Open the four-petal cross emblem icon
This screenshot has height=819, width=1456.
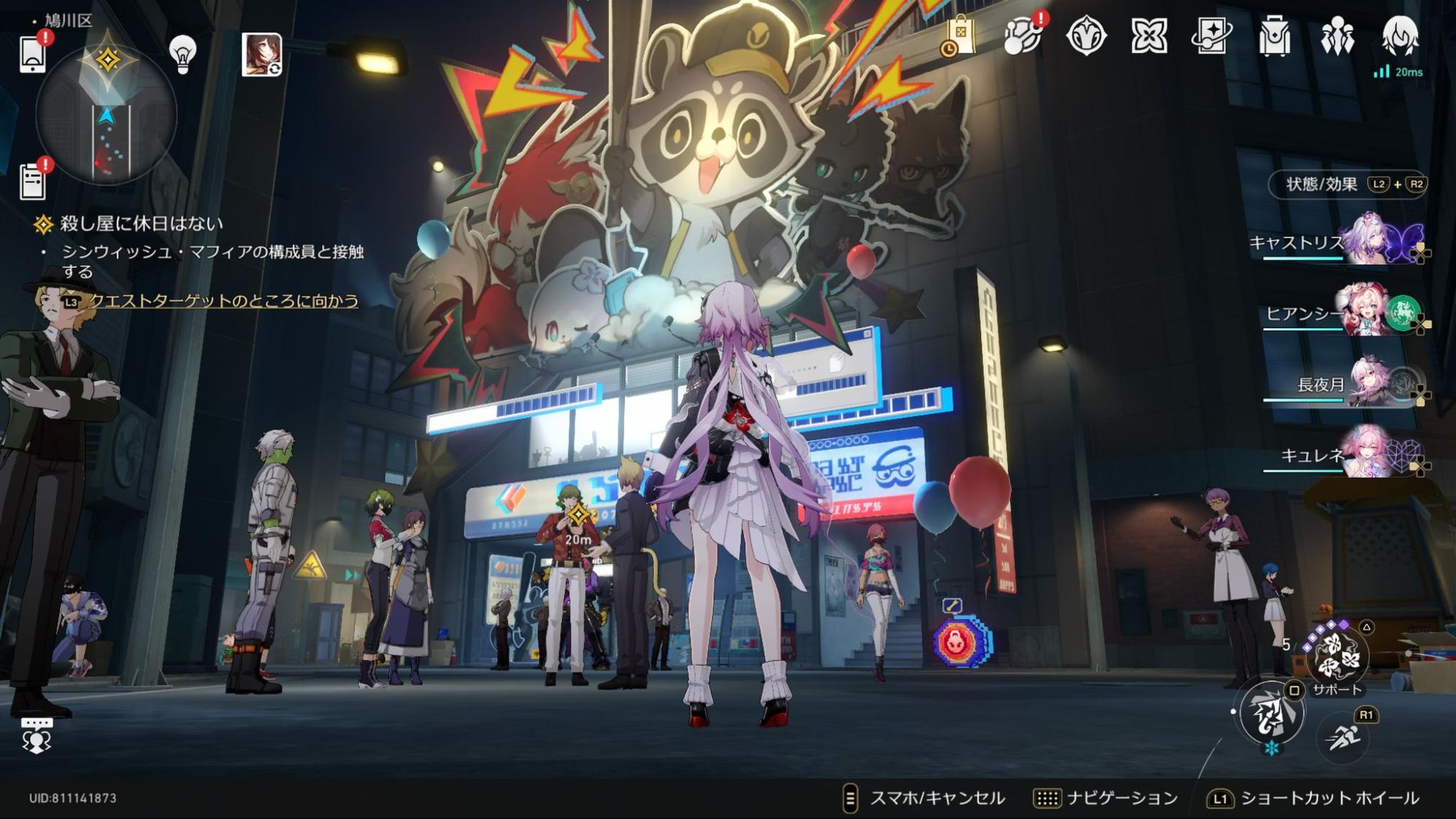(1149, 36)
